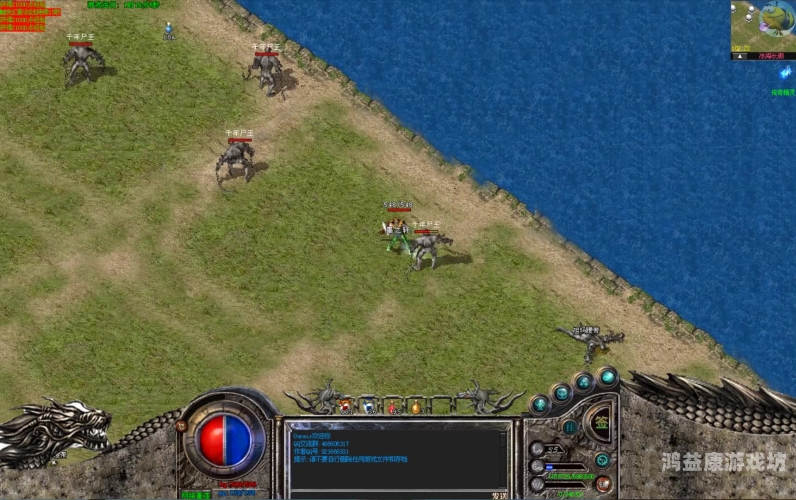Image resolution: width=796 pixels, height=500 pixels.
Task: Open the second teal orb menu button
Action: [x=560, y=391]
